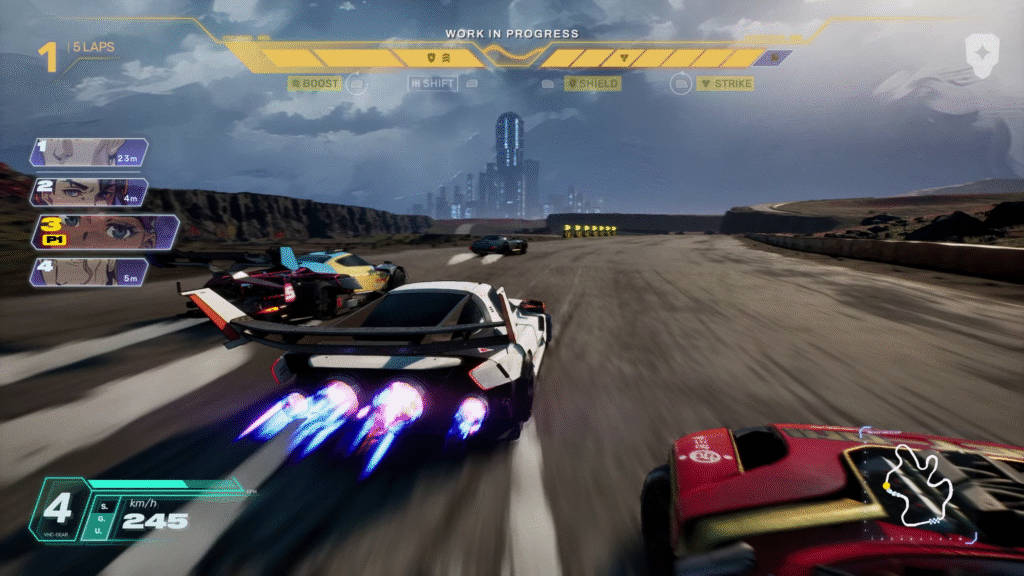Choose the second-place racer portrait
1024x576 pixels.
[90, 192]
